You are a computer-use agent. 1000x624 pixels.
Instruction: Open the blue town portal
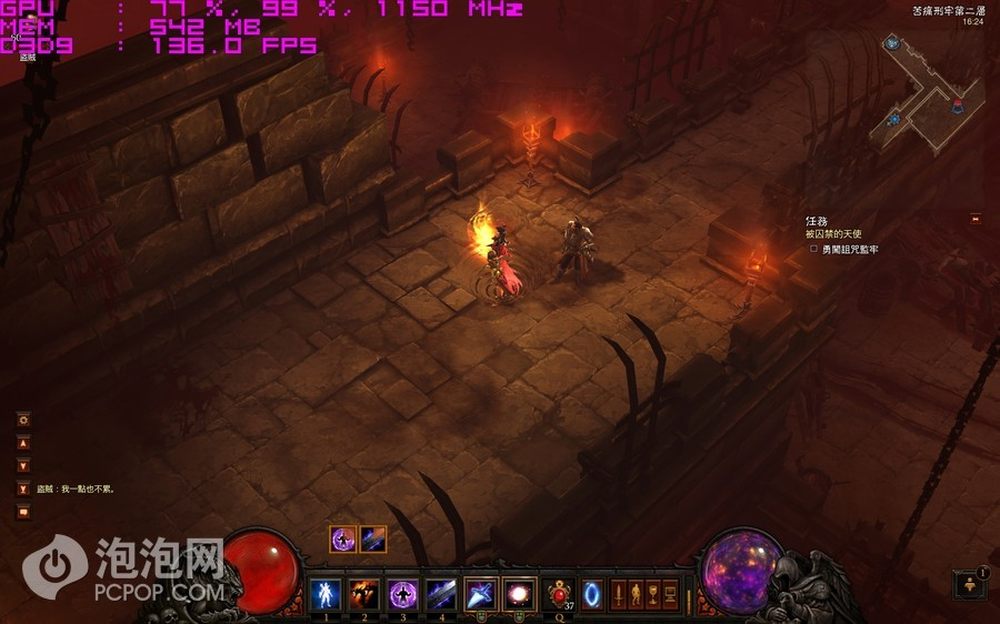(x=592, y=592)
